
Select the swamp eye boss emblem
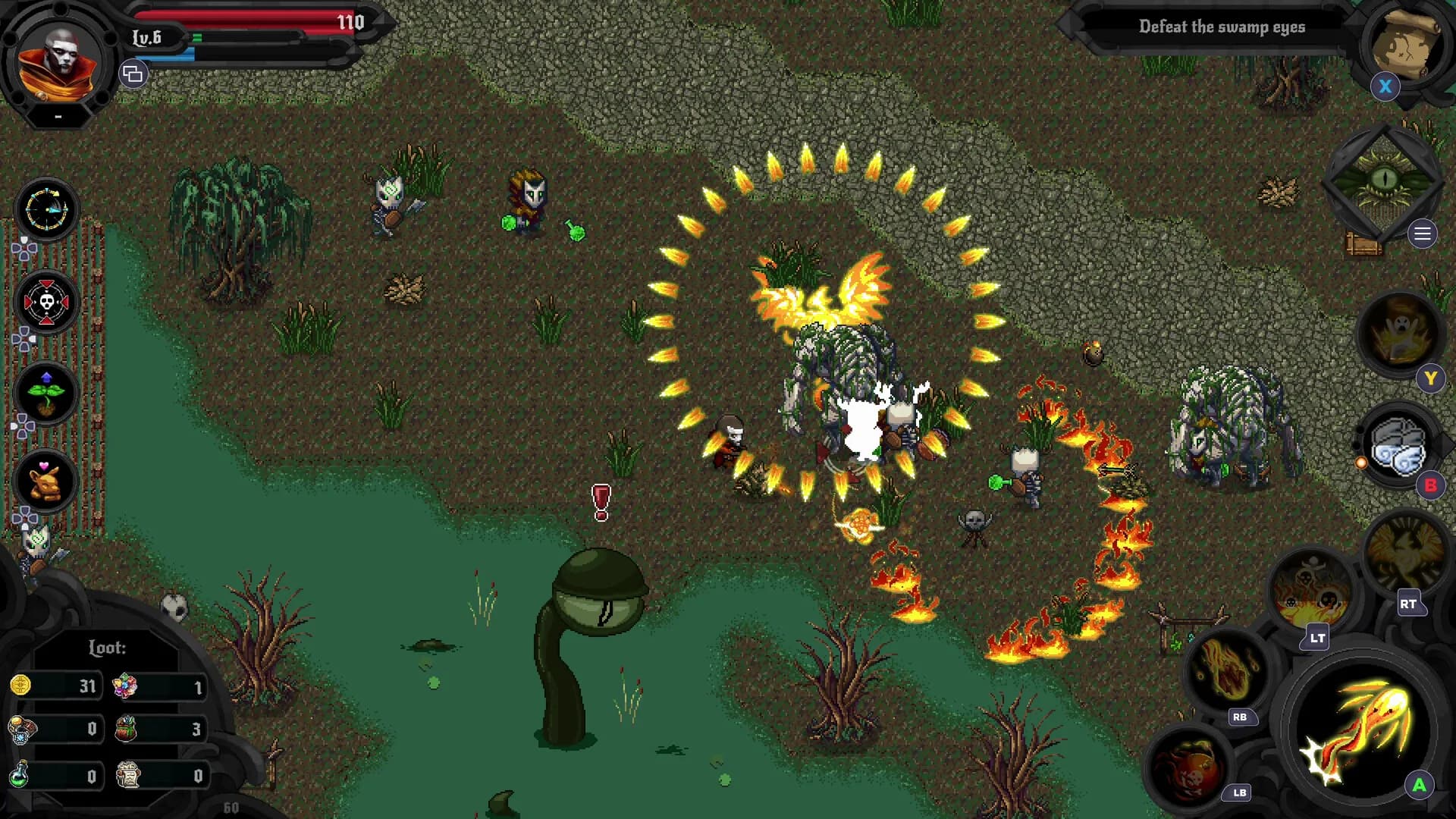1384,182
